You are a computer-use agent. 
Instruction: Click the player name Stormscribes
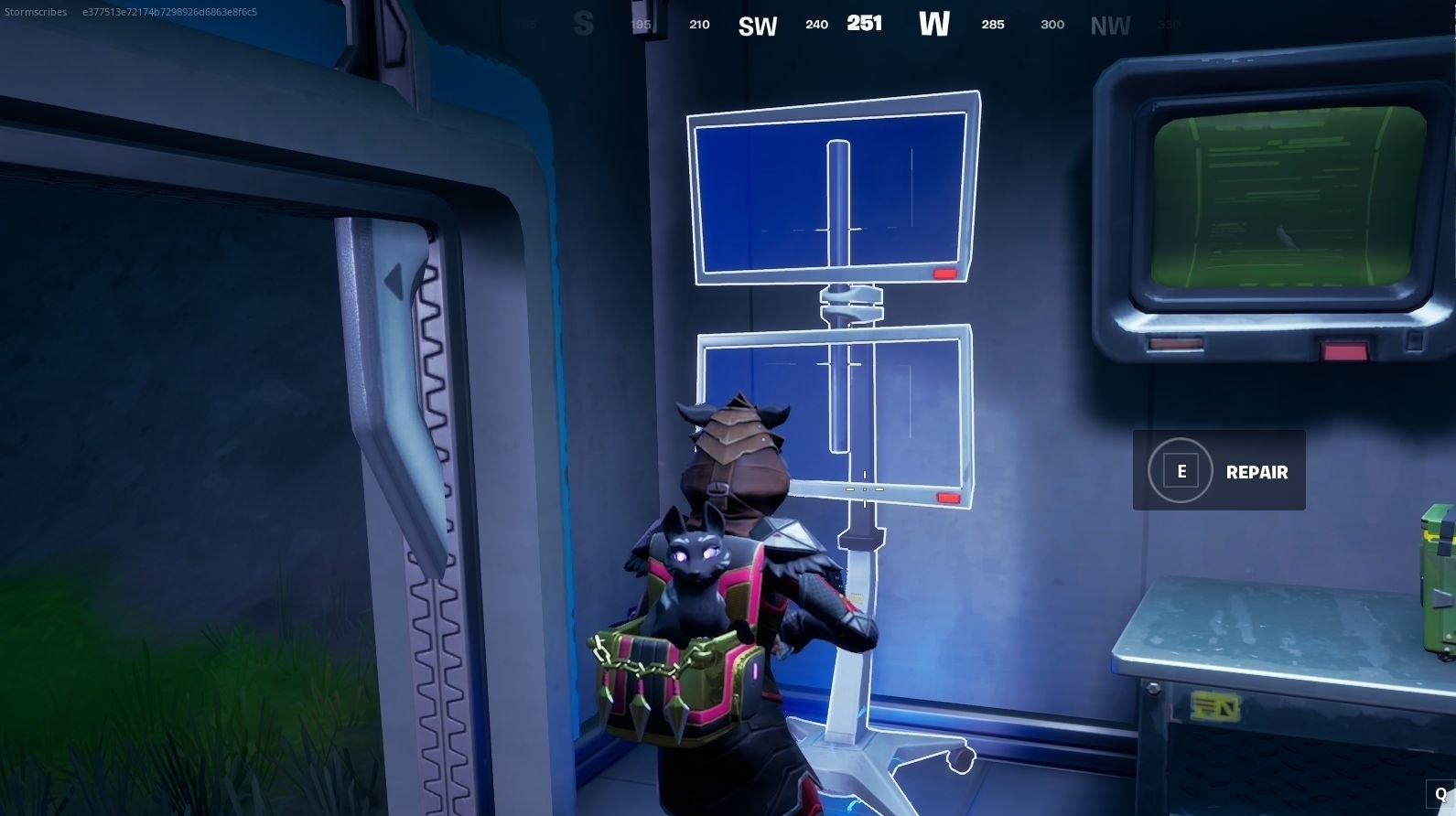[x=35, y=12]
